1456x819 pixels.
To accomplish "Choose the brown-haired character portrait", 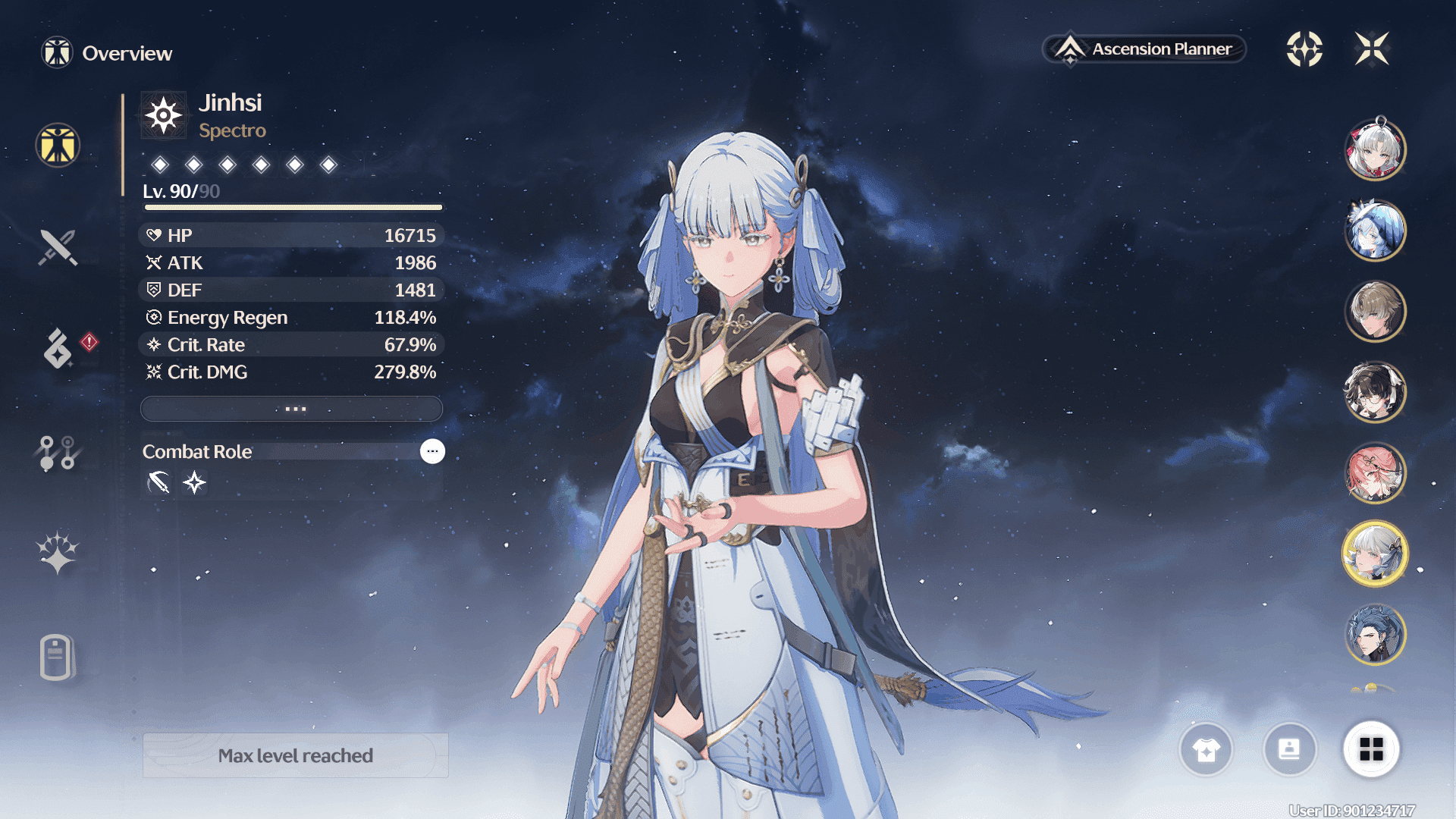I will (x=1375, y=312).
